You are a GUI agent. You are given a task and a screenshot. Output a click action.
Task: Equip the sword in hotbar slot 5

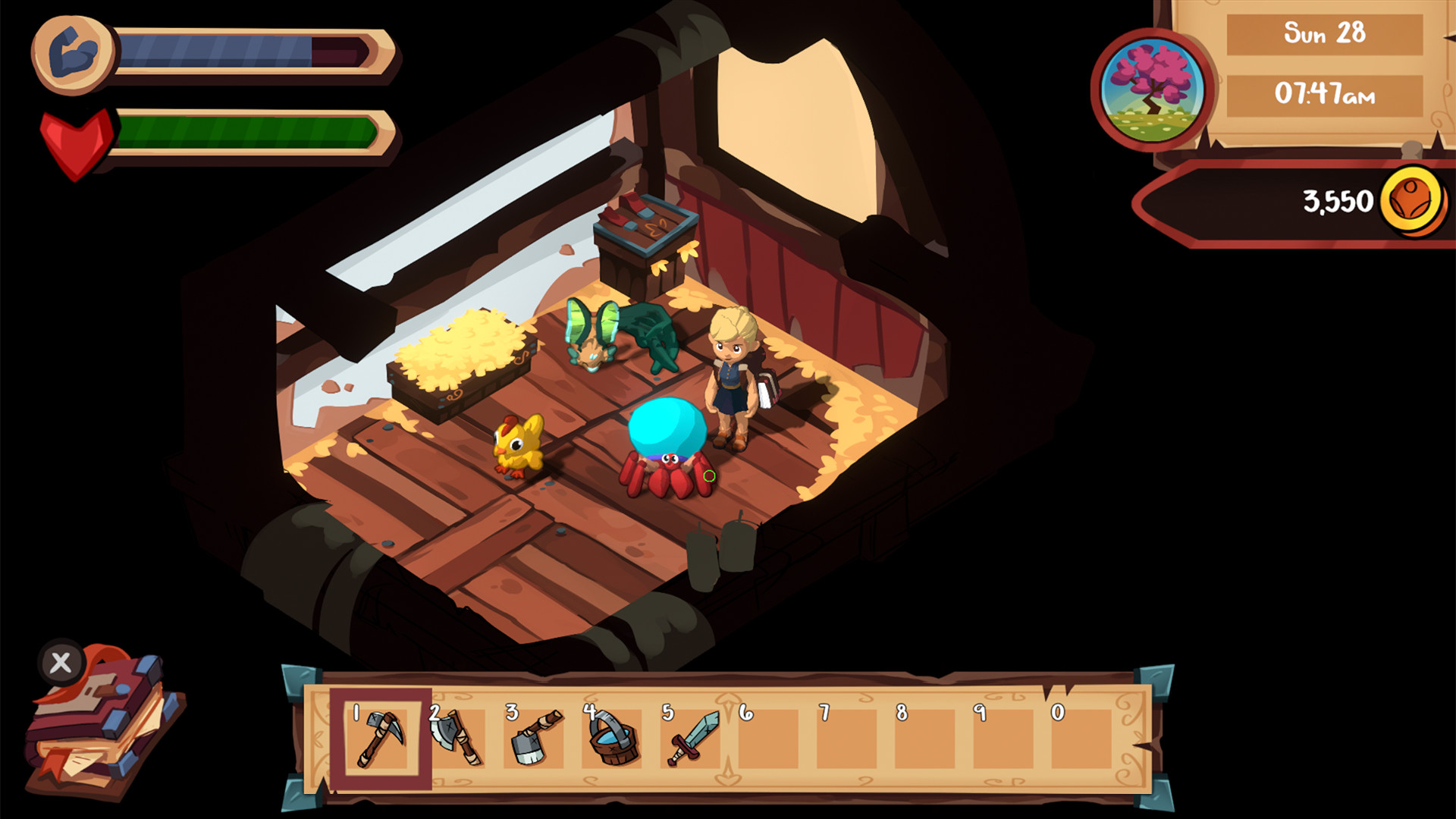(692, 738)
